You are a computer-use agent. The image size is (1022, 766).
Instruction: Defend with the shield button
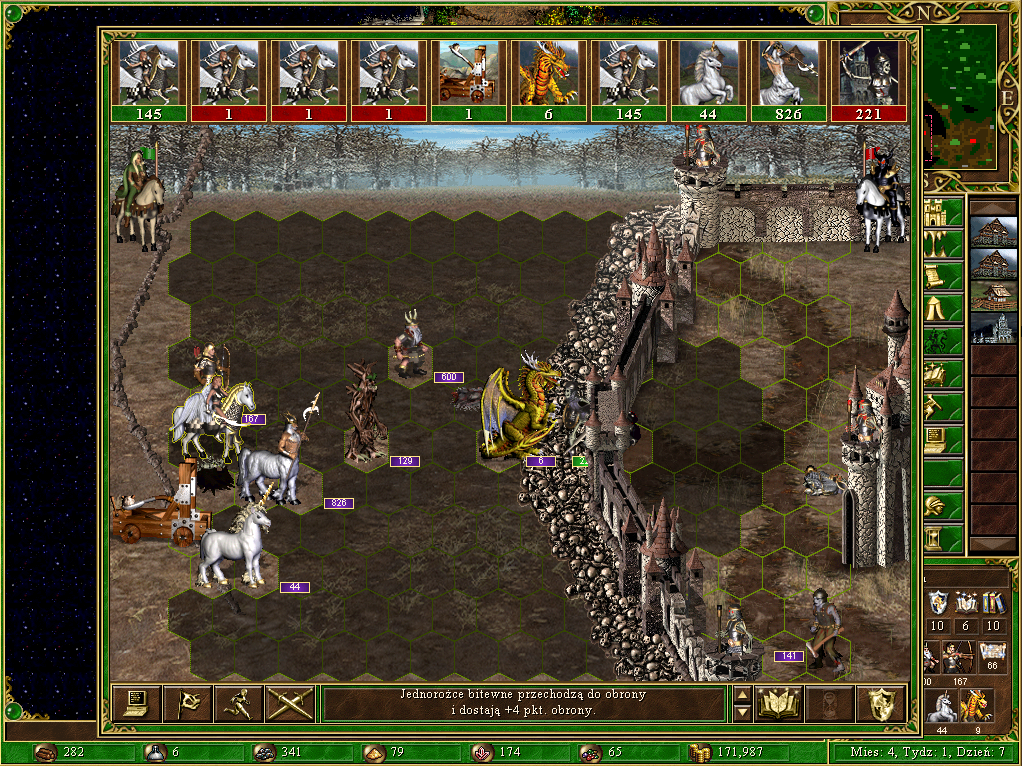point(881,703)
